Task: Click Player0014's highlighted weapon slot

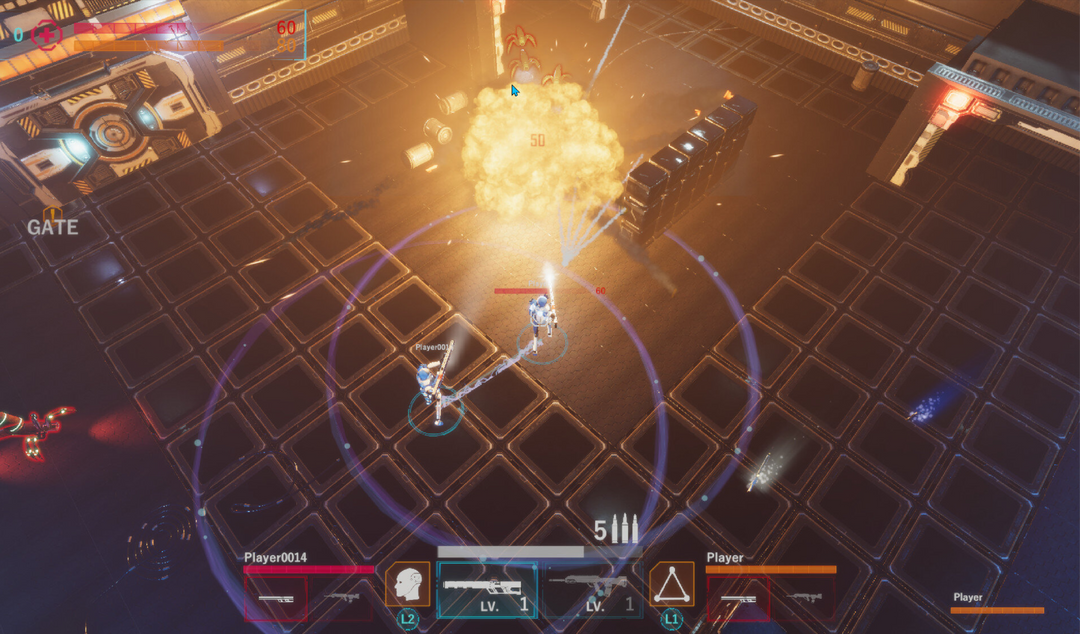Action: tap(276, 598)
